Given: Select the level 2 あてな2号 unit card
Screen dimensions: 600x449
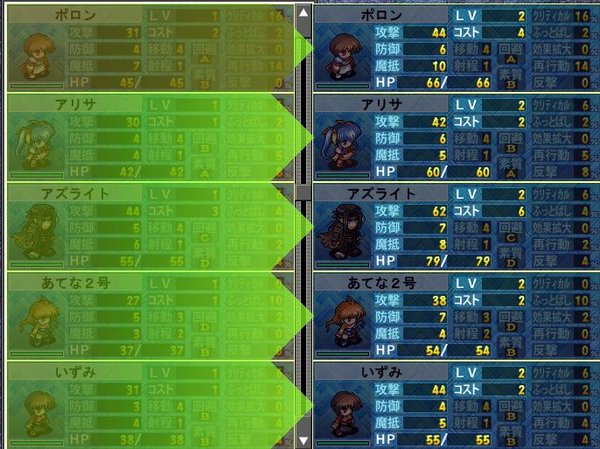Looking at the screenshot, I should [457, 316].
